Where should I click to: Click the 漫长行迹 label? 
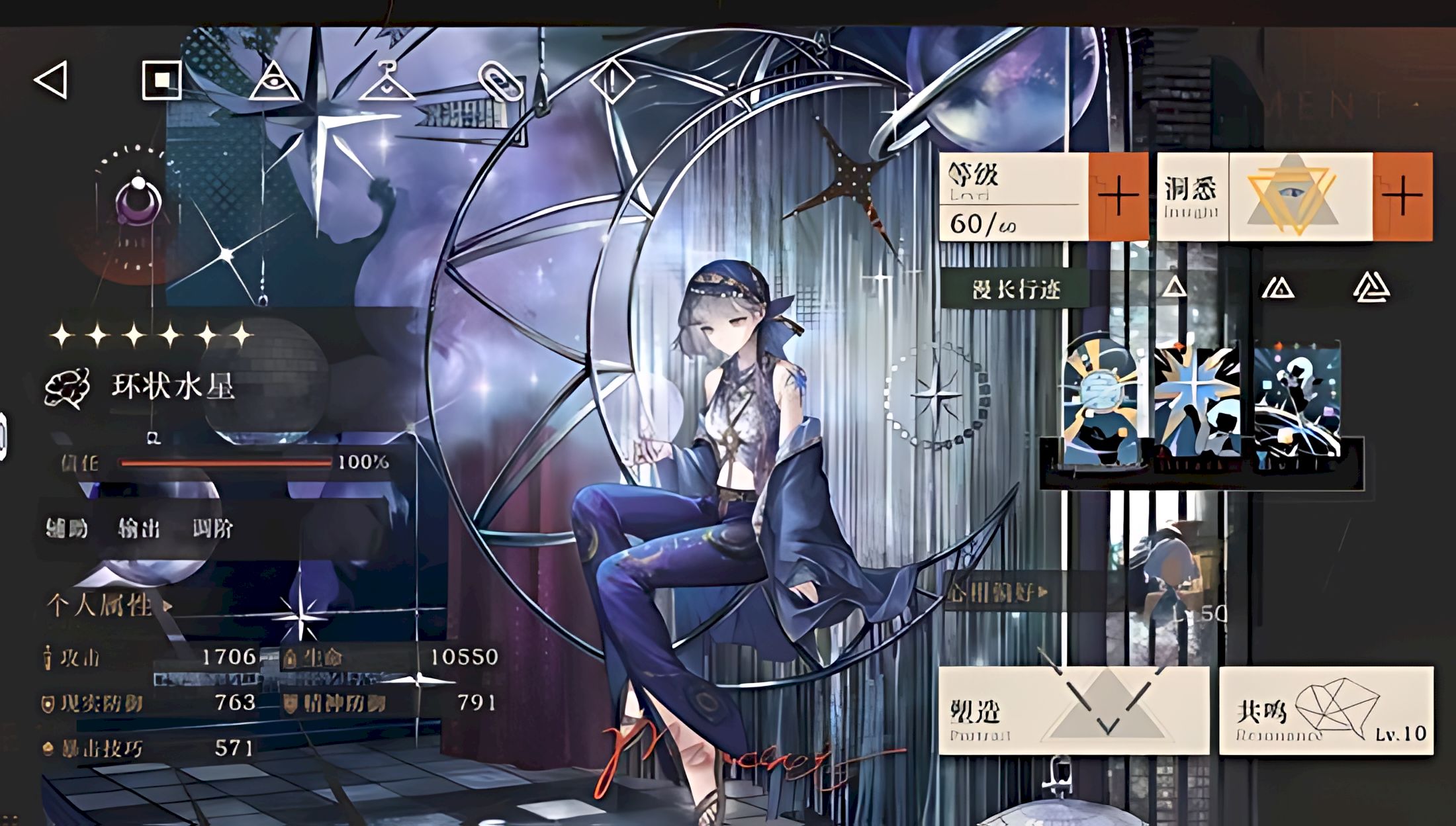[x=1015, y=289]
